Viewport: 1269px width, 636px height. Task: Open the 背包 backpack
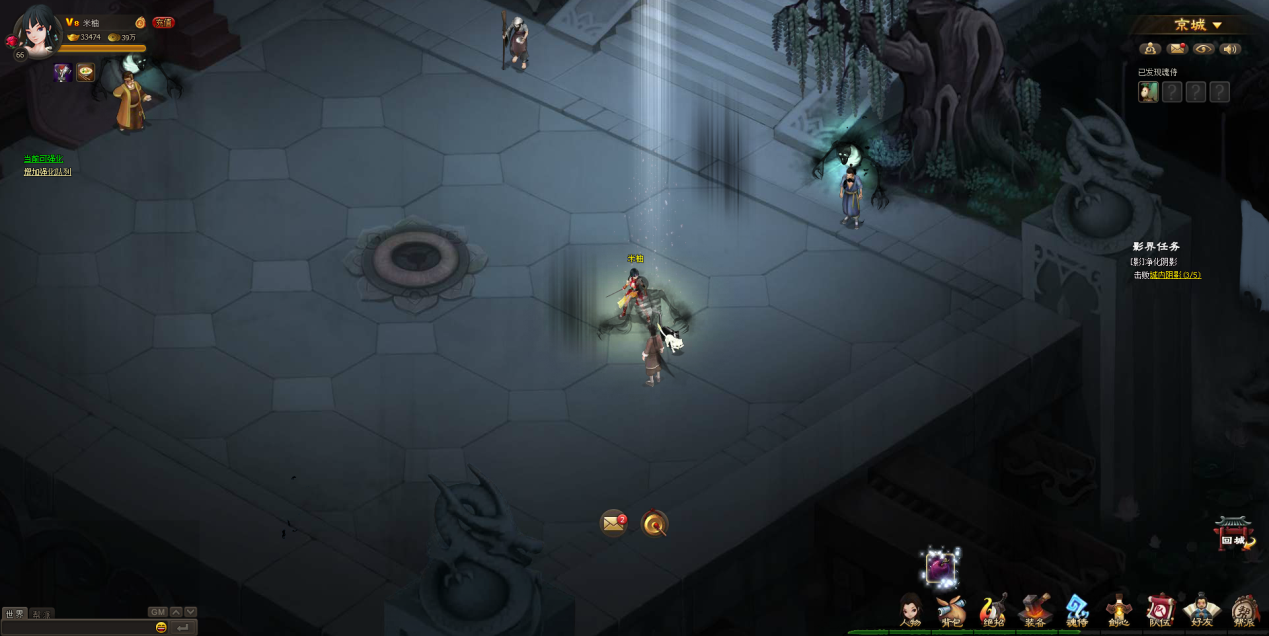[x=951, y=610]
